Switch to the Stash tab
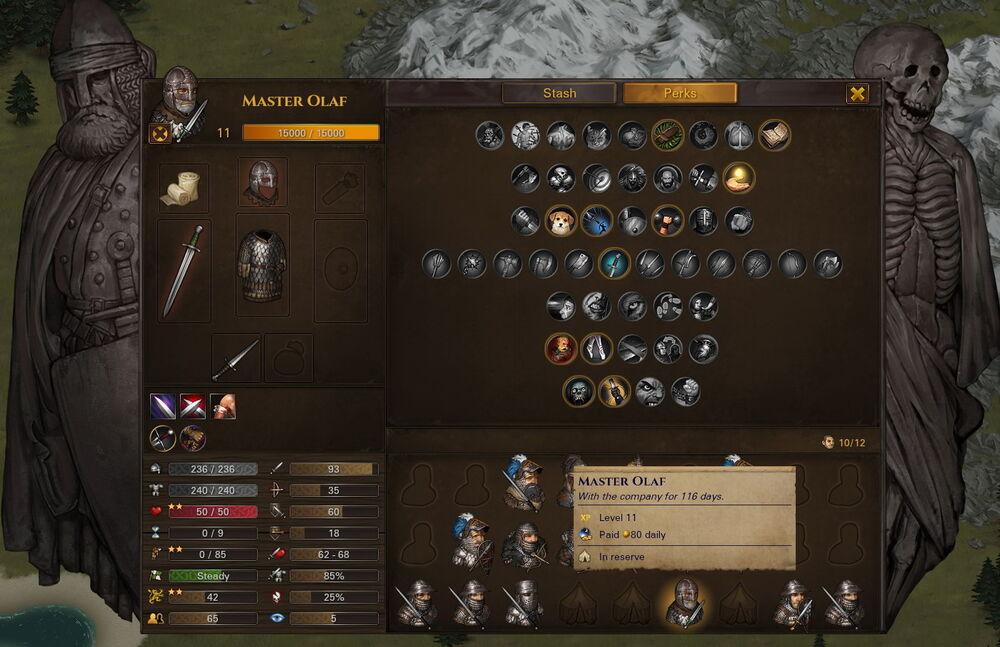 pyautogui.click(x=559, y=93)
